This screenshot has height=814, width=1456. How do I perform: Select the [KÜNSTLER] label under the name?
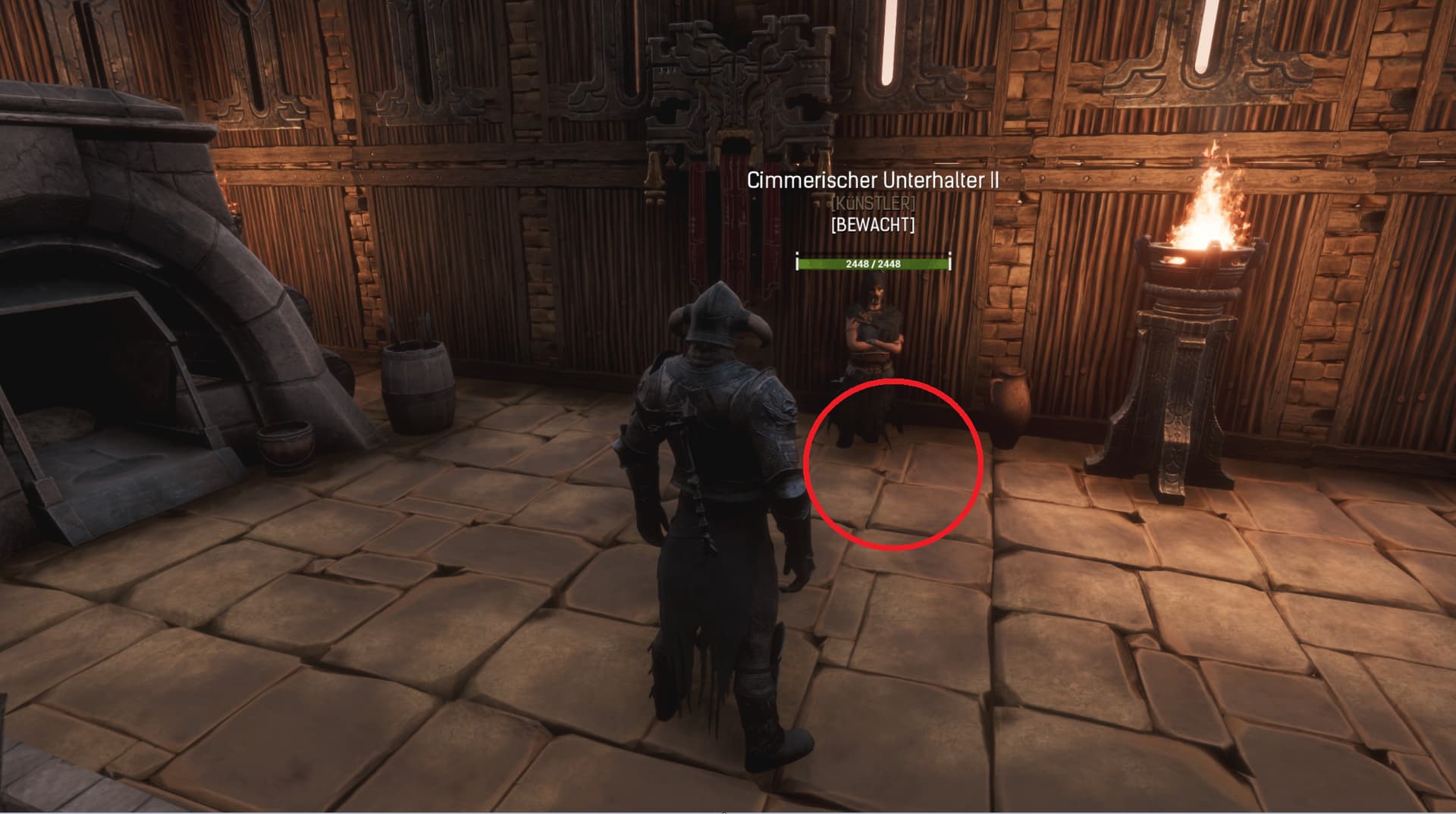point(874,203)
